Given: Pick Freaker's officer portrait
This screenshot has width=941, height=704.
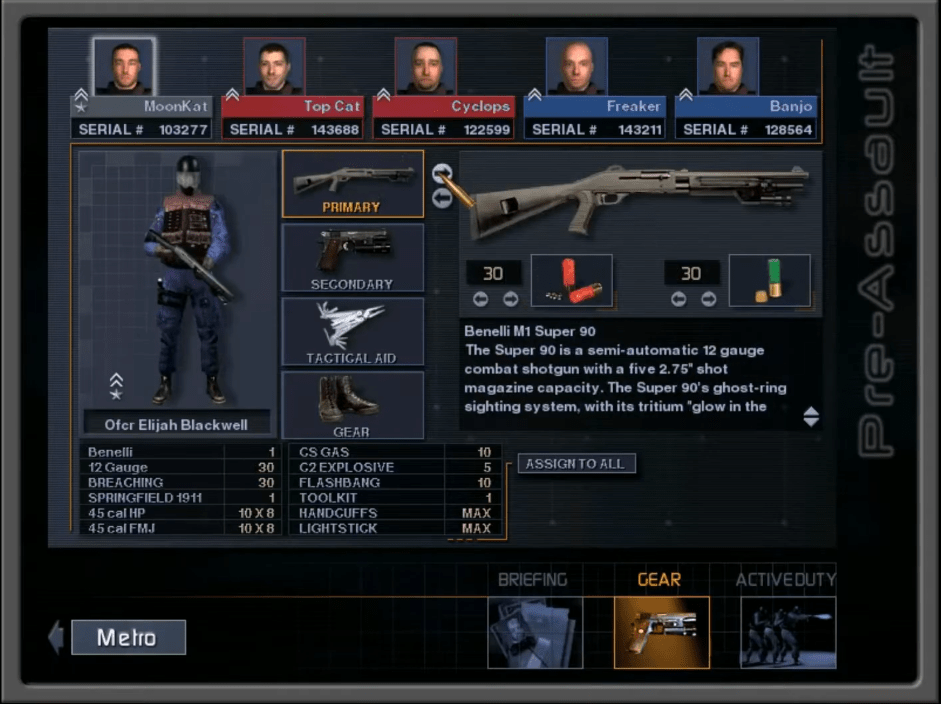Looking at the screenshot, I should (x=576, y=66).
